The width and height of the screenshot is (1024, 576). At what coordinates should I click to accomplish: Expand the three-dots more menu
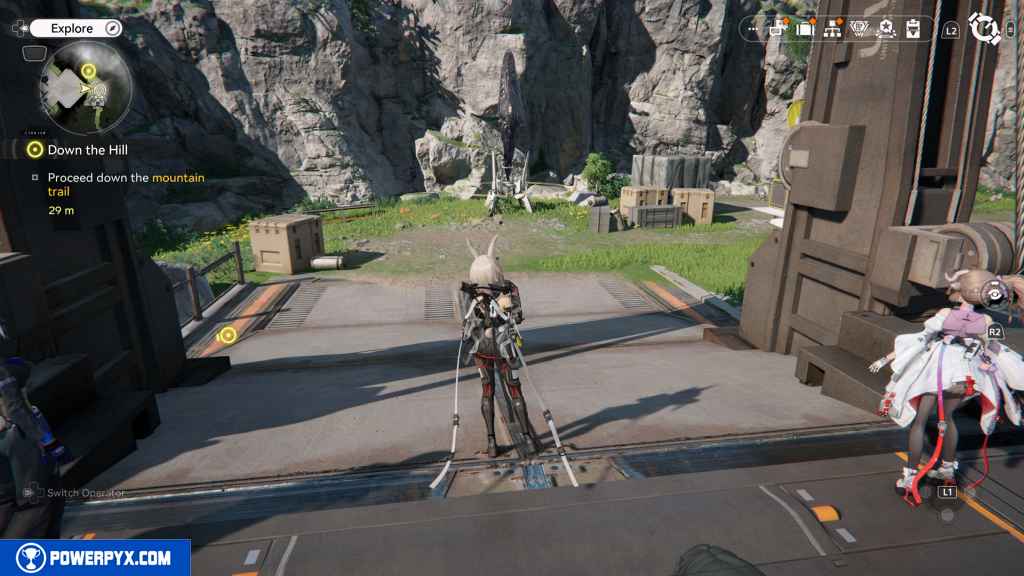pyautogui.click(x=753, y=30)
